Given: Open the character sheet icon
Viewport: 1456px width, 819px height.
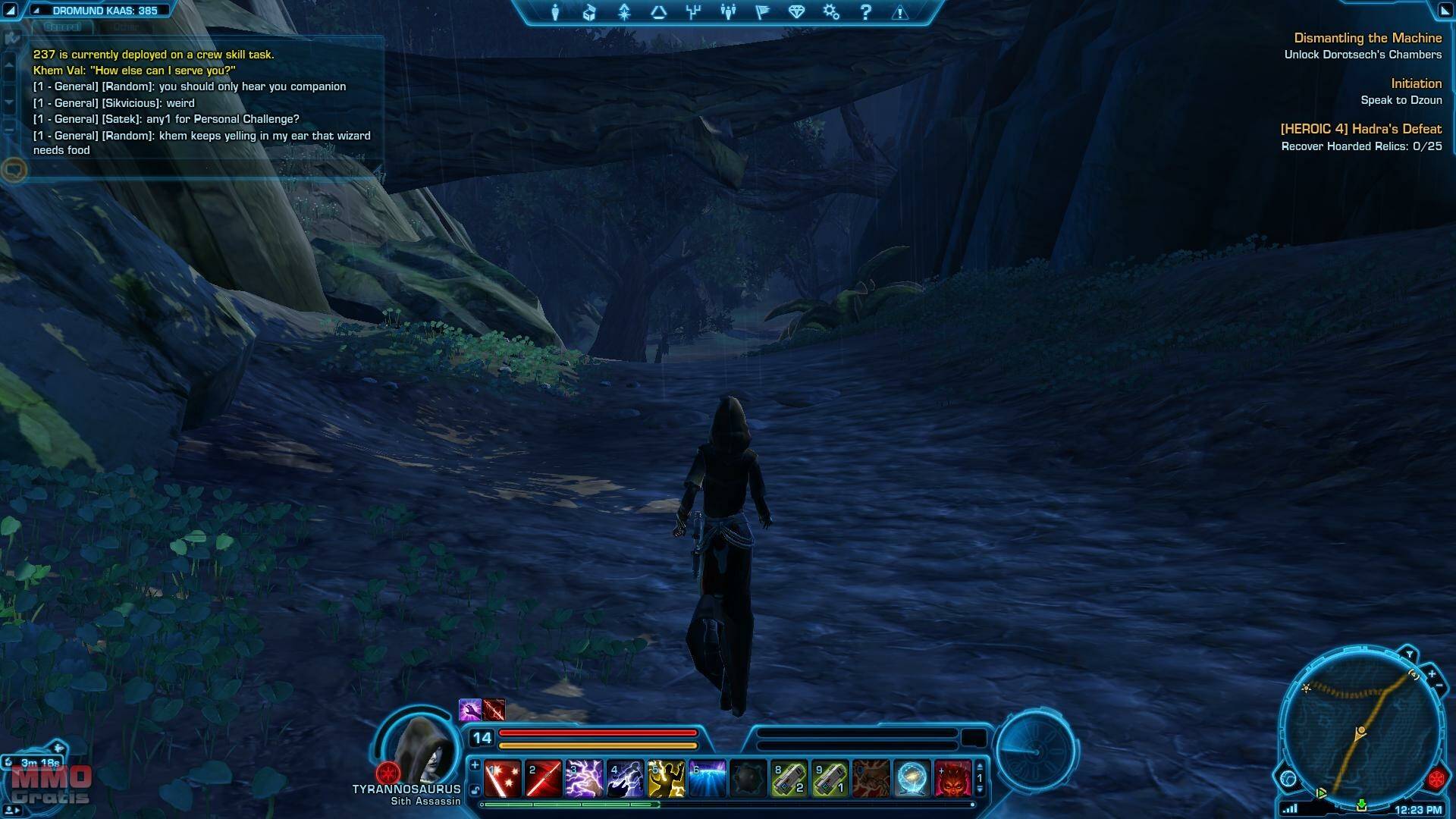Looking at the screenshot, I should [x=555, y=12].
